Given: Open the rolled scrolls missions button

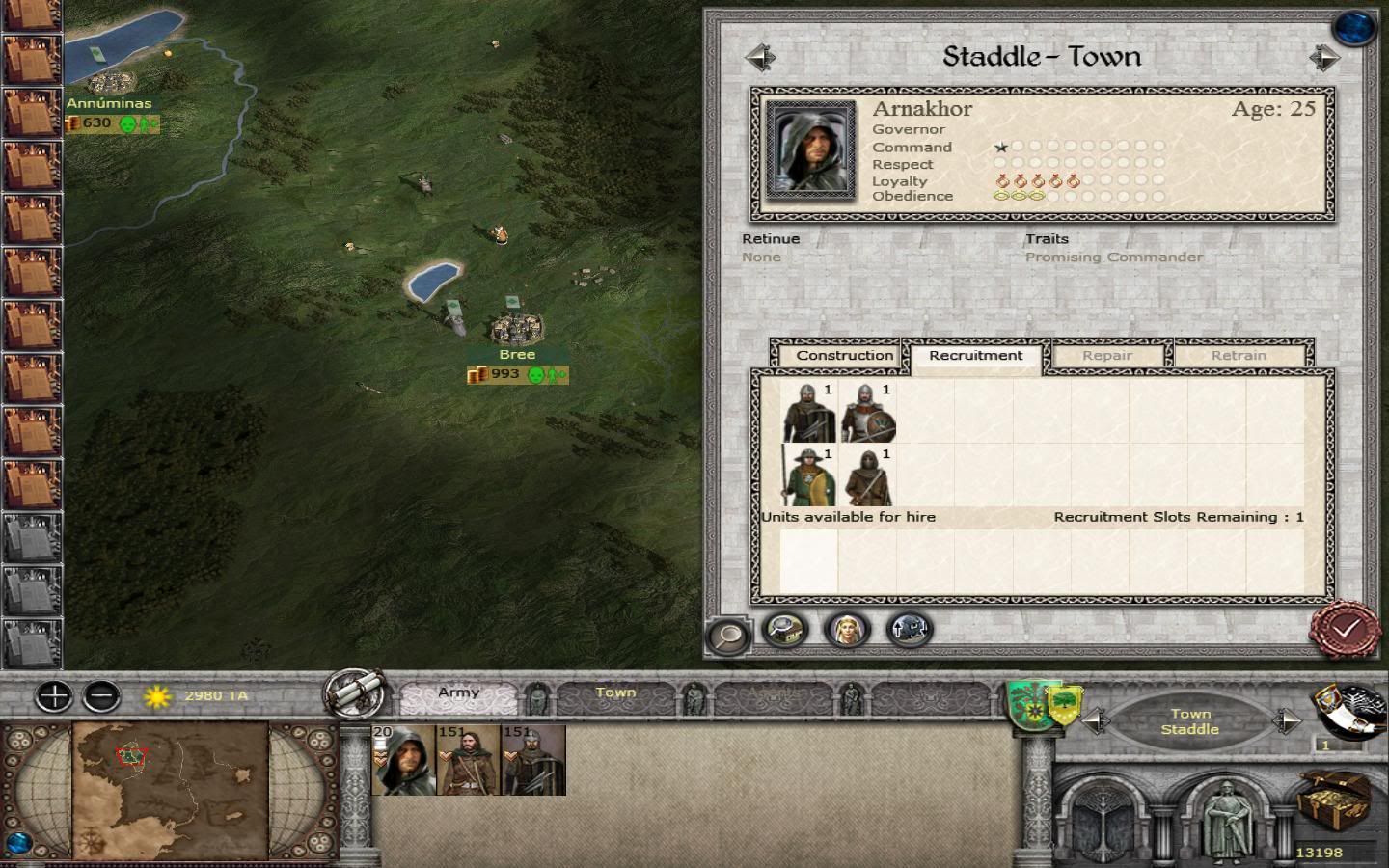Looking at the screenshot, I should pos(355,692).
